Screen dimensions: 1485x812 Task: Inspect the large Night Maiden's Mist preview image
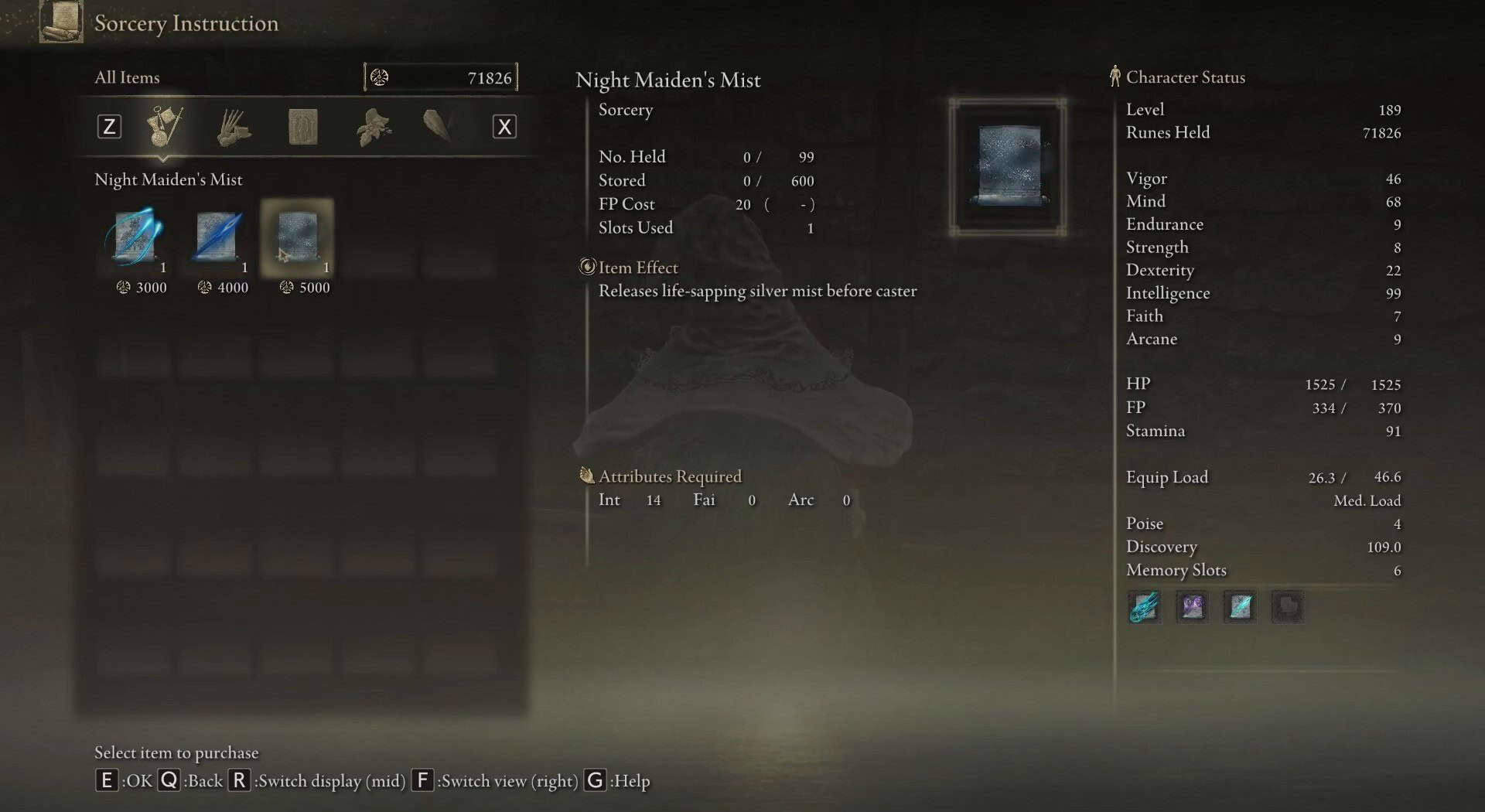point(1008,167)
